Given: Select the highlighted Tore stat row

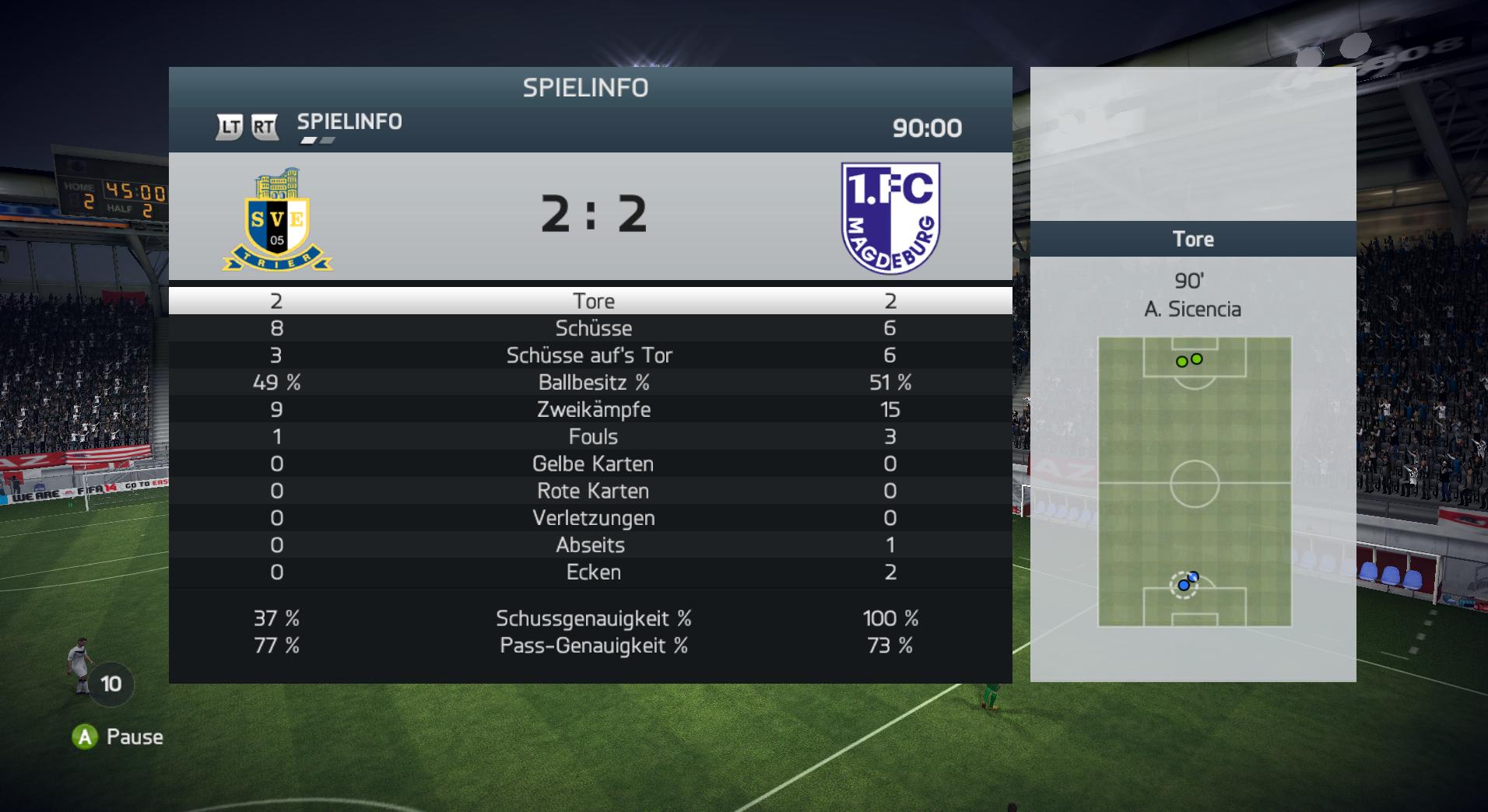Looking at the screenshot, I should (591, 301).
